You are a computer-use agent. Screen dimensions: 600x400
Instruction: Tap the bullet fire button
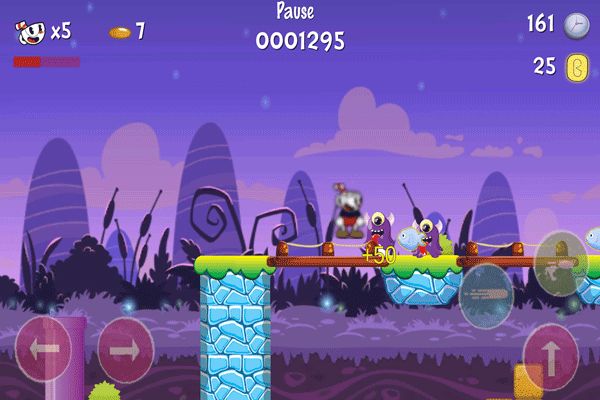[486, 295]
